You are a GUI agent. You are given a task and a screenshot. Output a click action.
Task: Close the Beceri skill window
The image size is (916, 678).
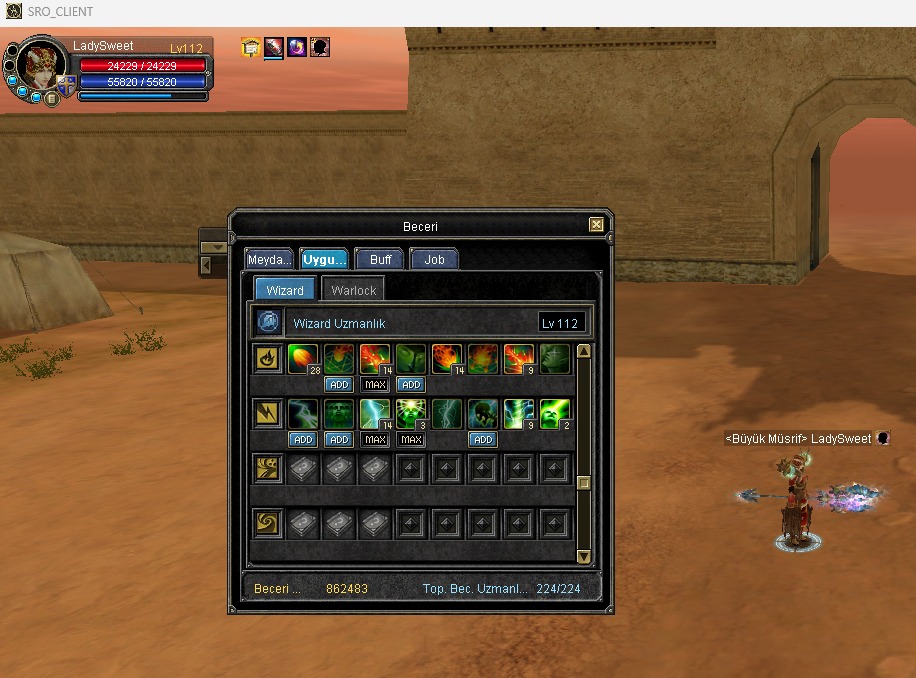pos(596,225)
